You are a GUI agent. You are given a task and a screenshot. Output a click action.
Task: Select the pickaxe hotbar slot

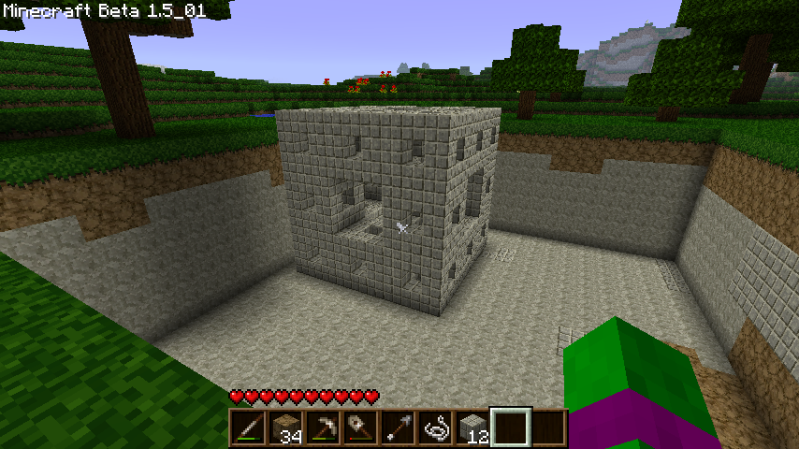click(322, 427)
